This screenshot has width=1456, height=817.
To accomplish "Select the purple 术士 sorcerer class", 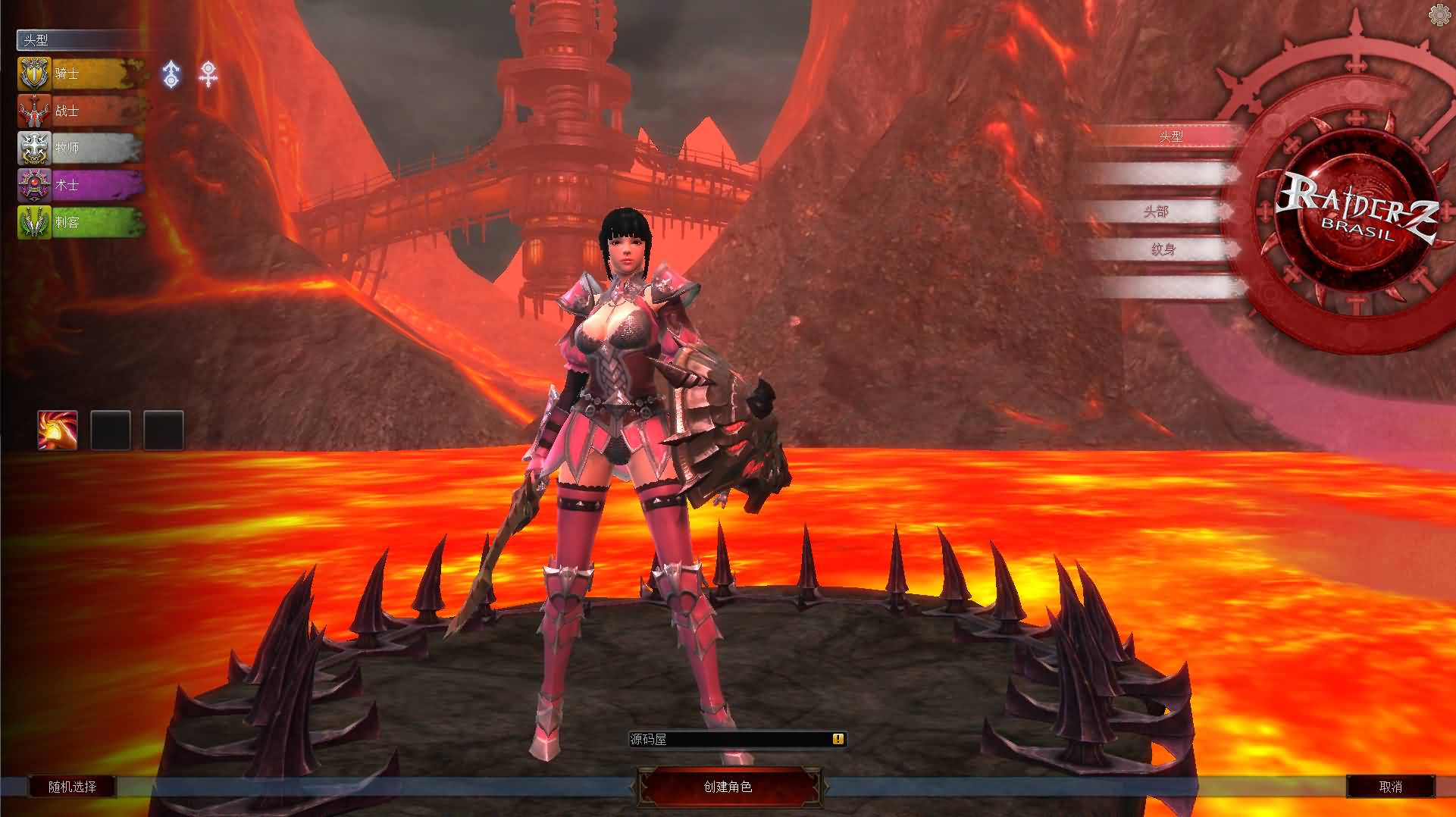I will (80, 185).
